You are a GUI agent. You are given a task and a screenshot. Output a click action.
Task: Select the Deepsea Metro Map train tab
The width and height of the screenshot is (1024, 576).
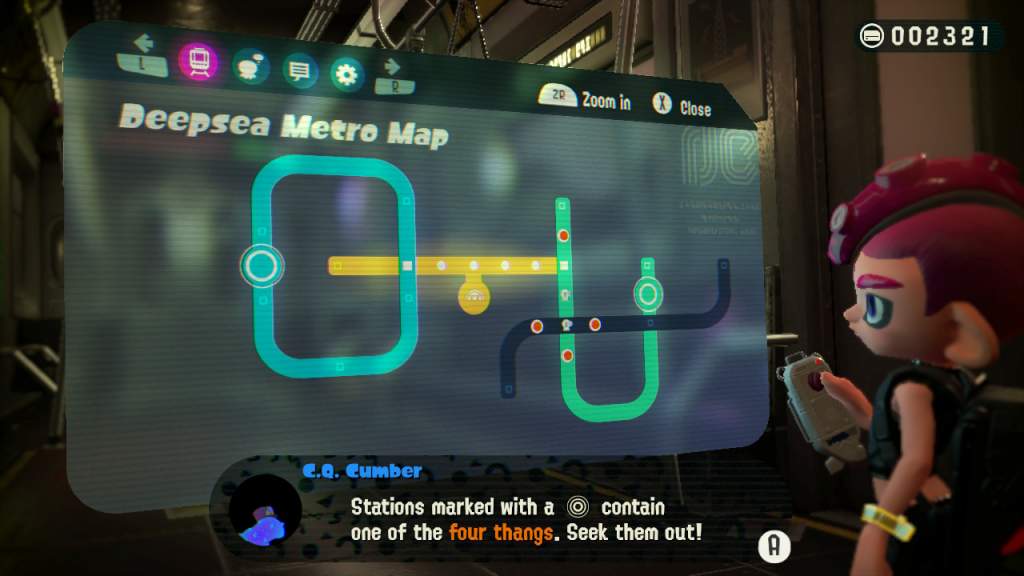[x=198, y=63]
